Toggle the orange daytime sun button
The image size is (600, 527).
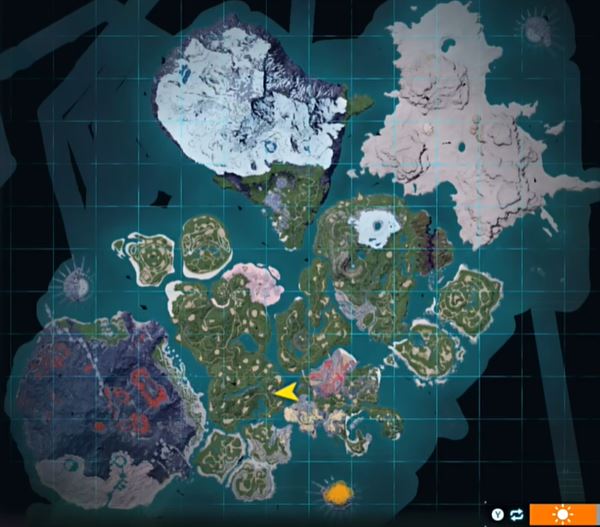coord(564,514)
